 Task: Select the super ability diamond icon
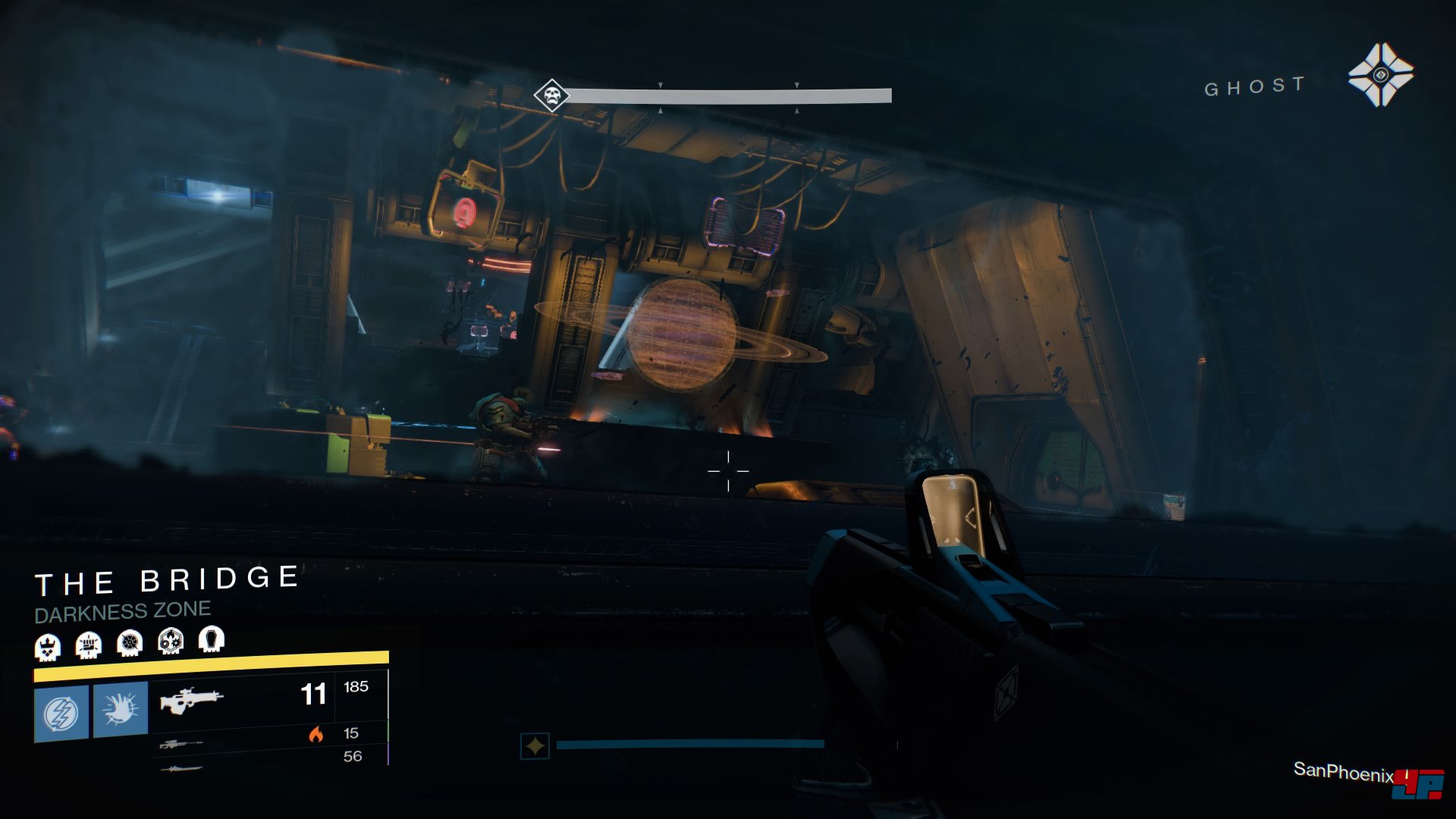(535, 746)
